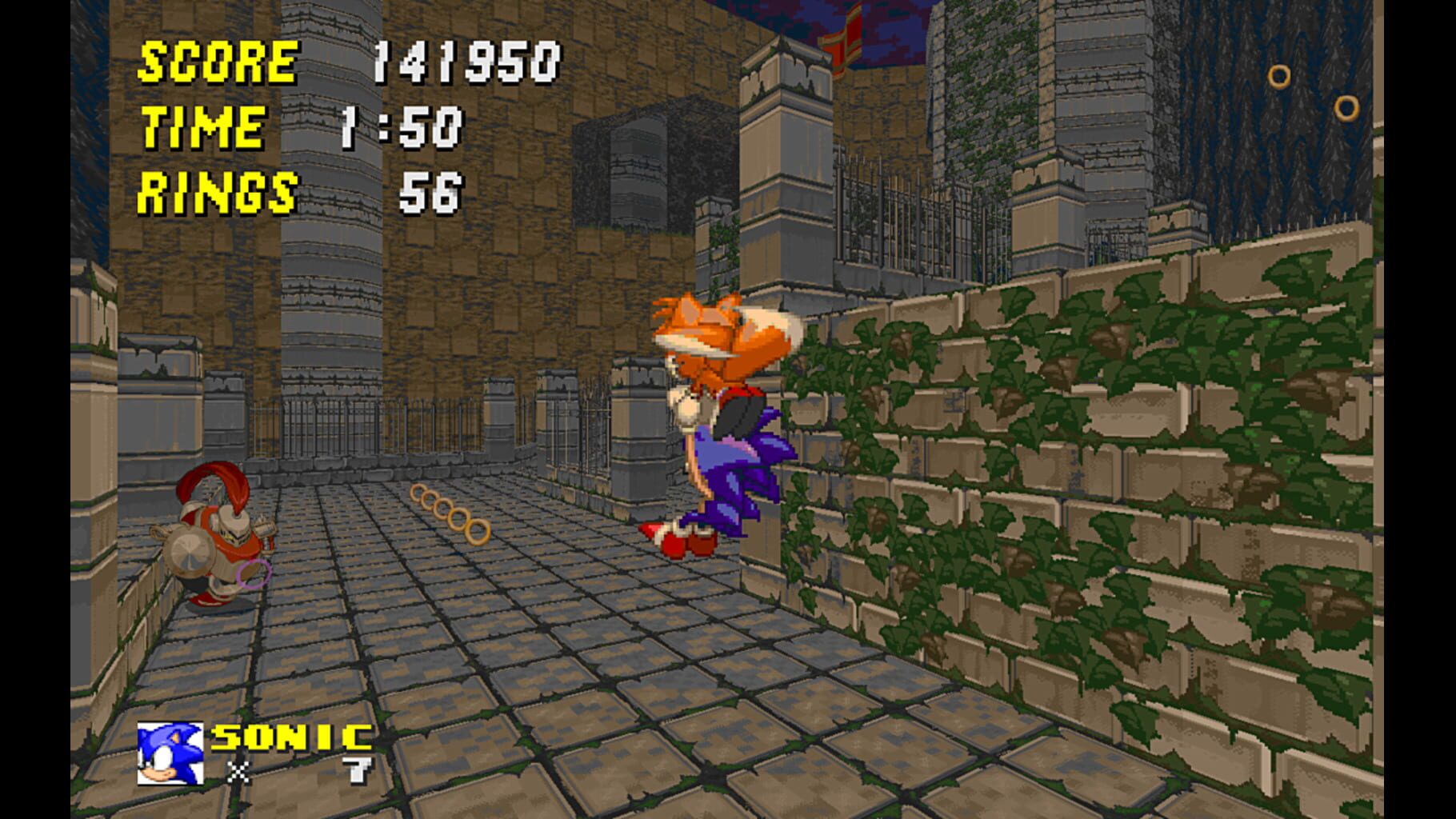Screen dimensions: 1456x819
Task: Click the Sonic life counter portrait icon
Action: 170,753
